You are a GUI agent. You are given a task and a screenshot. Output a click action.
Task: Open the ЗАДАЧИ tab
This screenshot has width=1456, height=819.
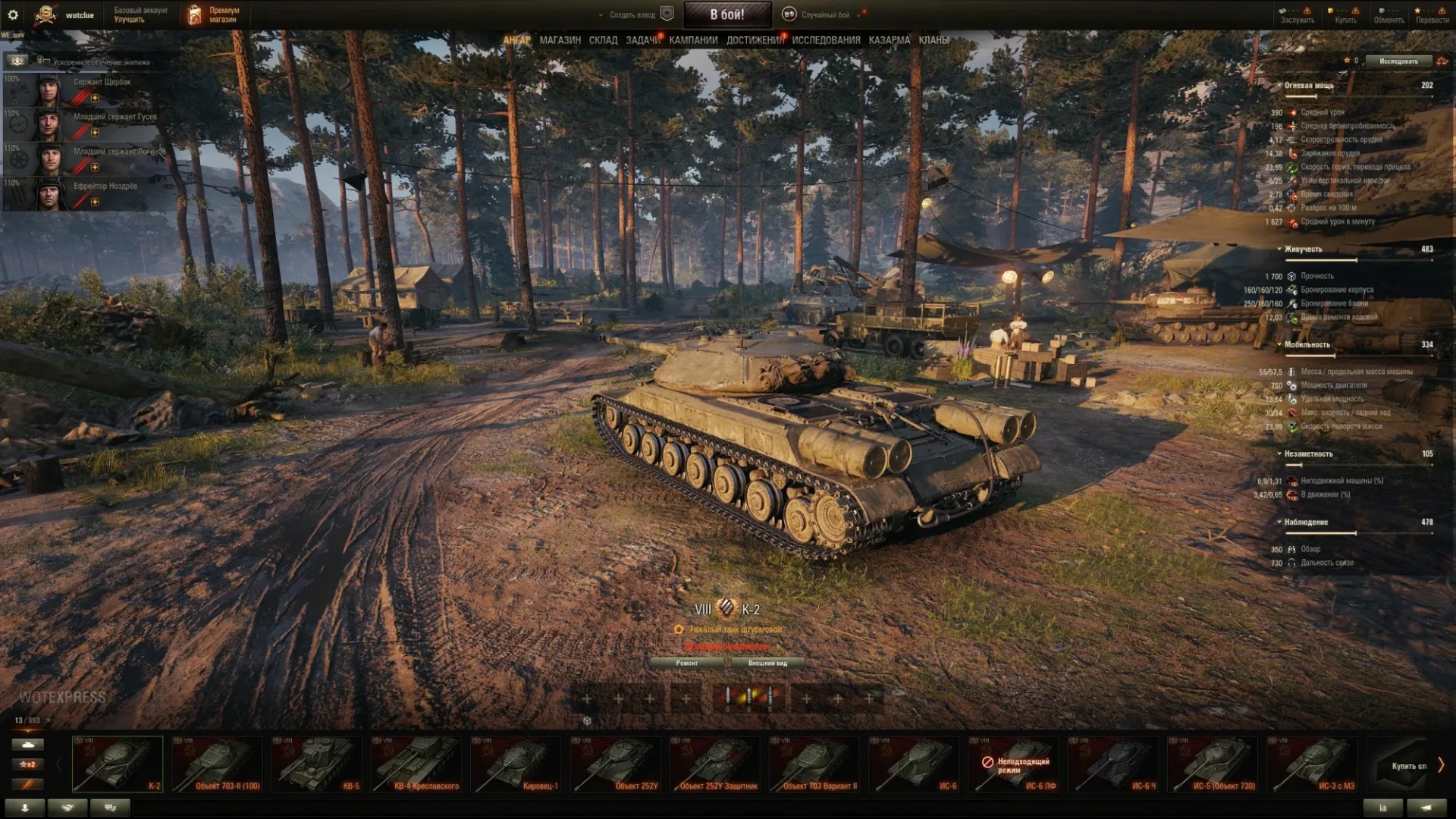click(642, 40)
